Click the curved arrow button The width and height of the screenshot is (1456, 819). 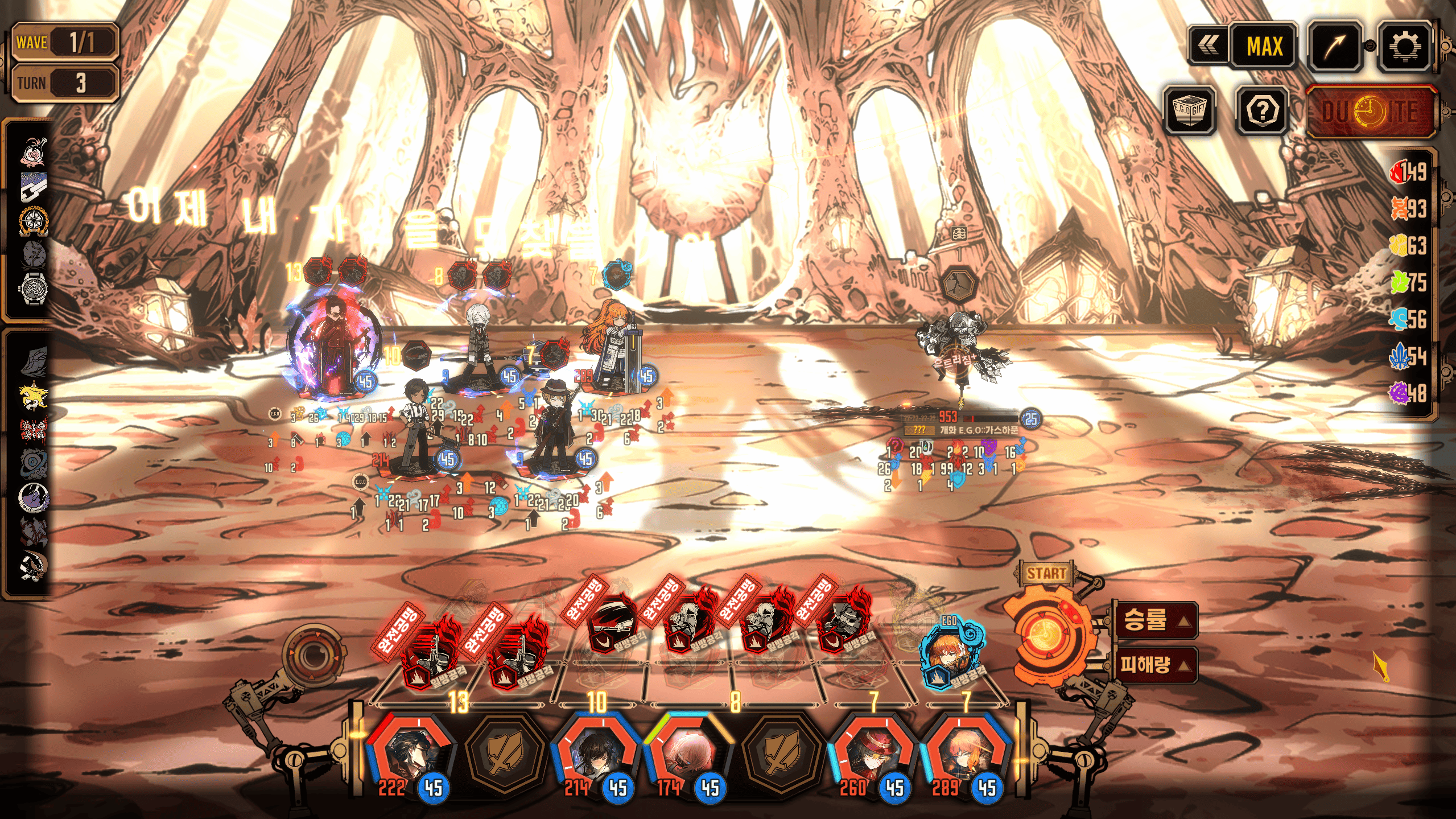pos(1334,47)
